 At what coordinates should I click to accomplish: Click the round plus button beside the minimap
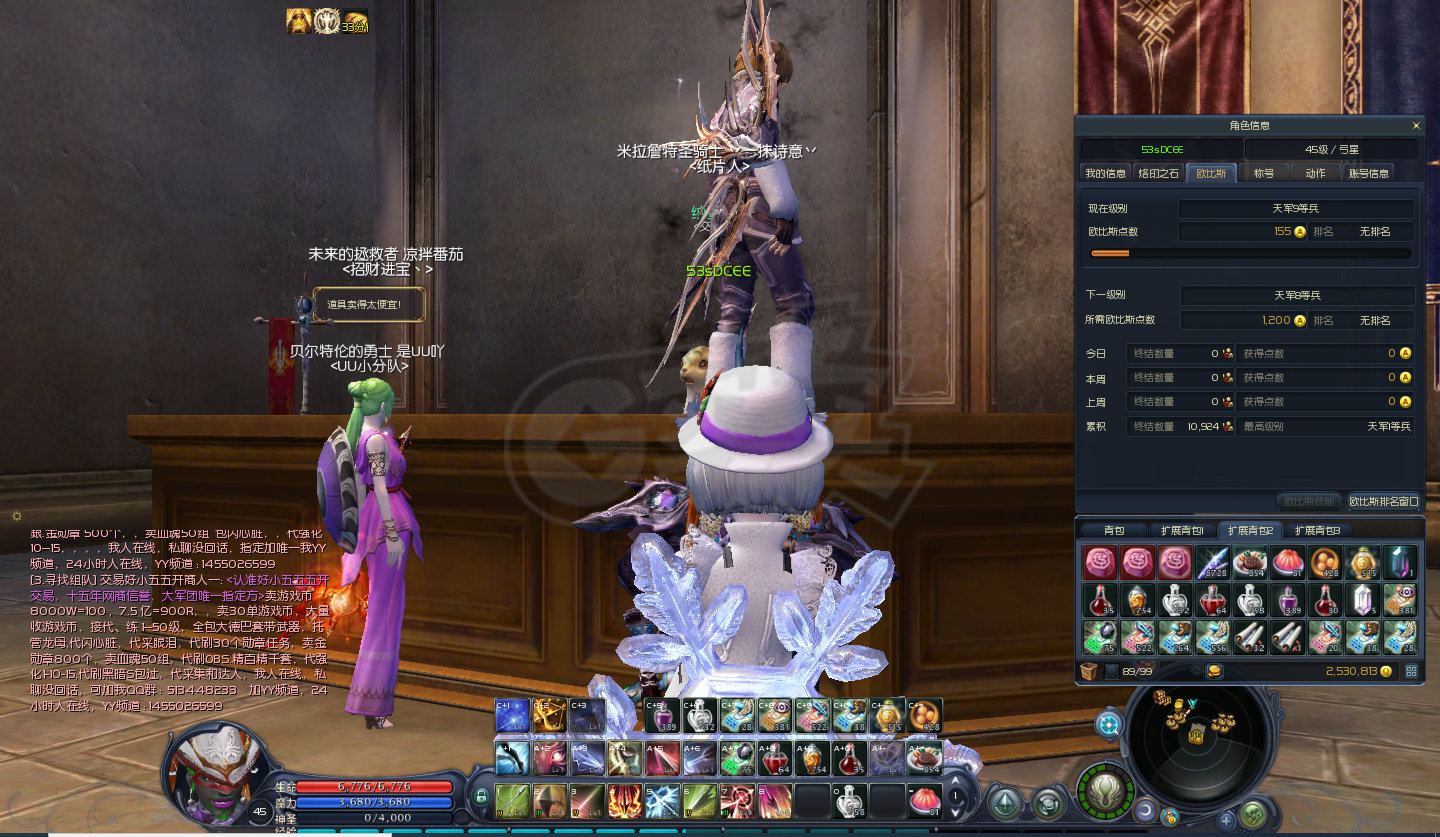click(1226, 820)
